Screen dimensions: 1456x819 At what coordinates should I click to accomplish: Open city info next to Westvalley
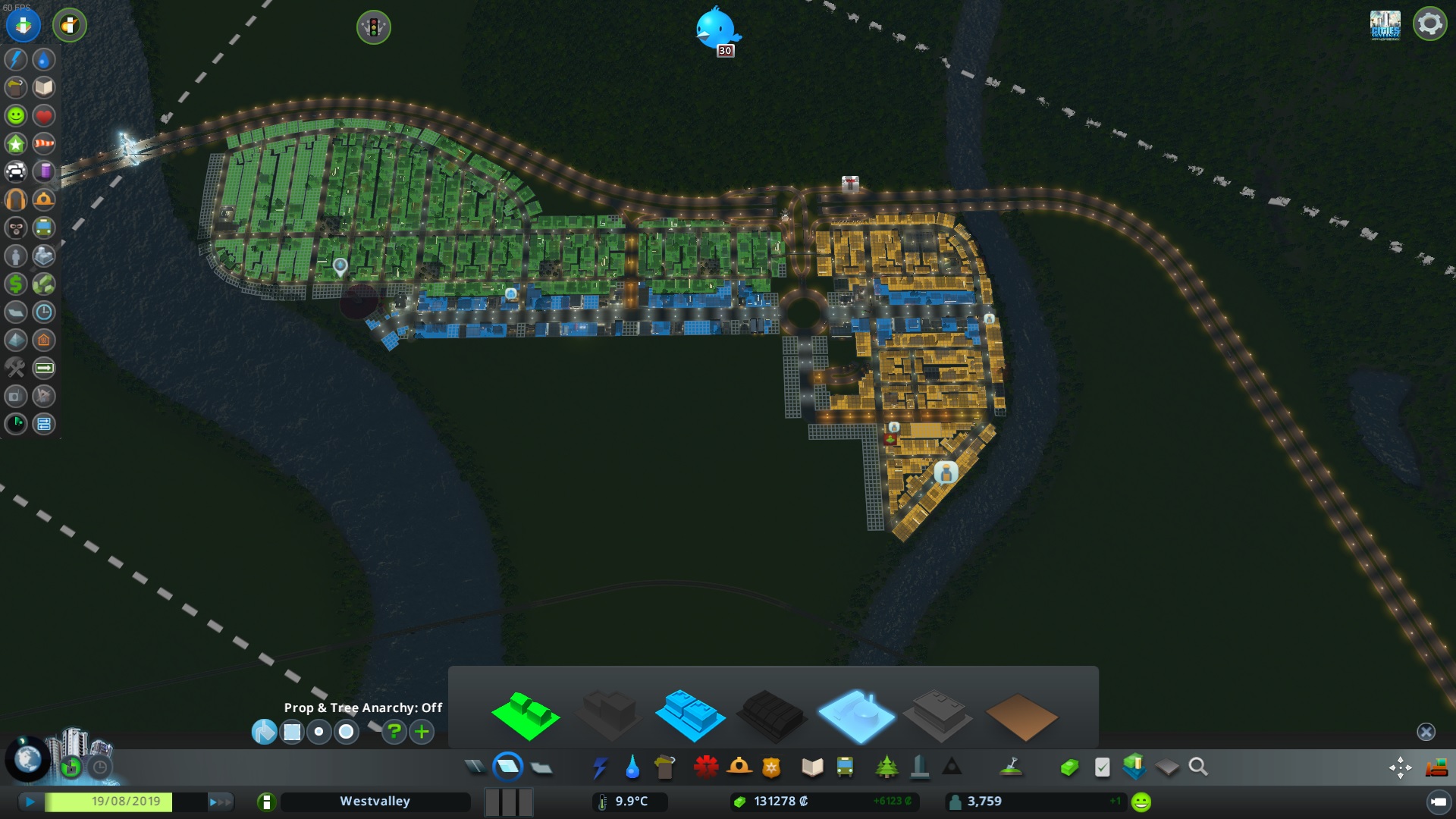coord(266,802)
